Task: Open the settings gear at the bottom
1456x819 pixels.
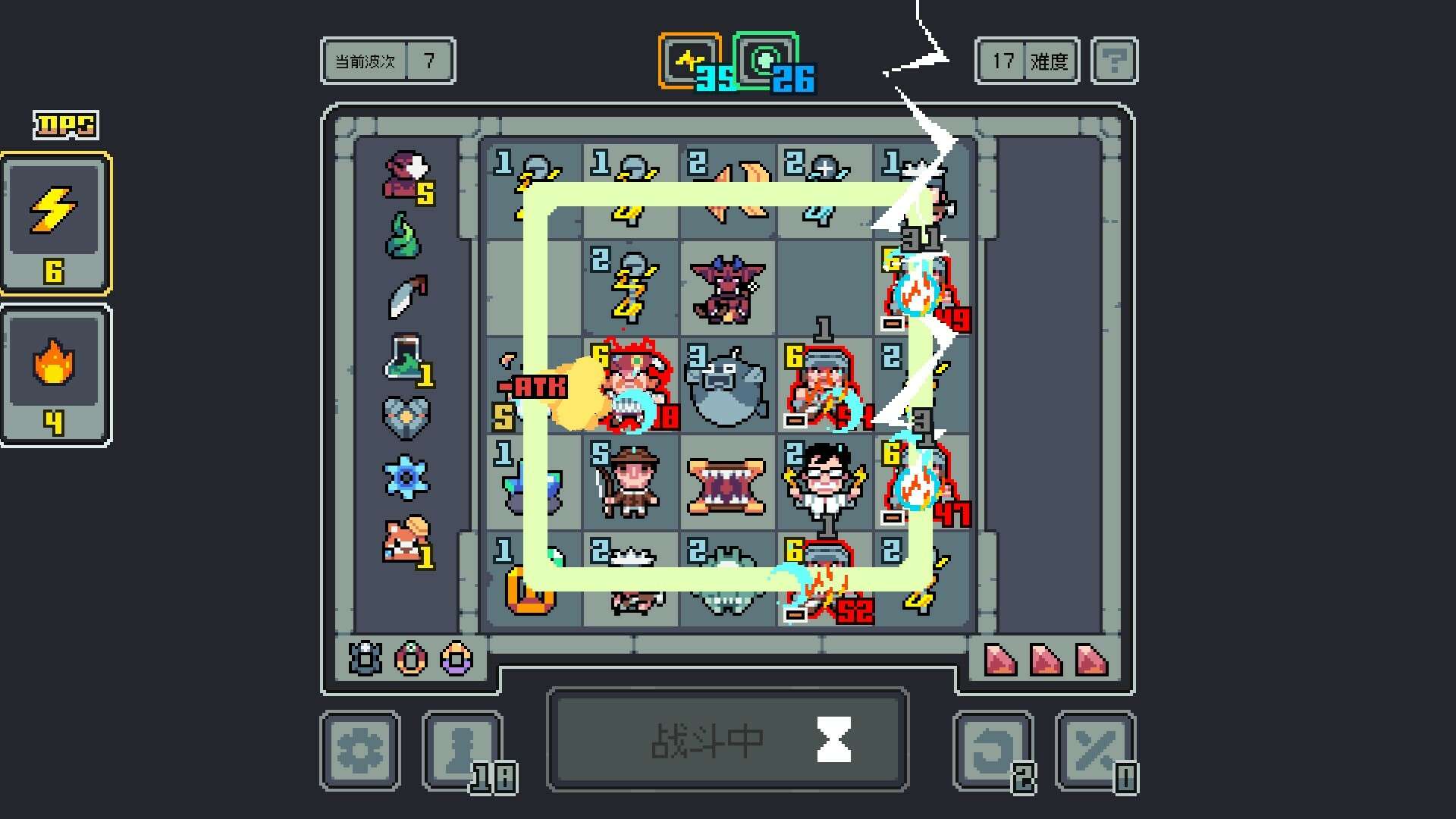Action: [360, 751]
